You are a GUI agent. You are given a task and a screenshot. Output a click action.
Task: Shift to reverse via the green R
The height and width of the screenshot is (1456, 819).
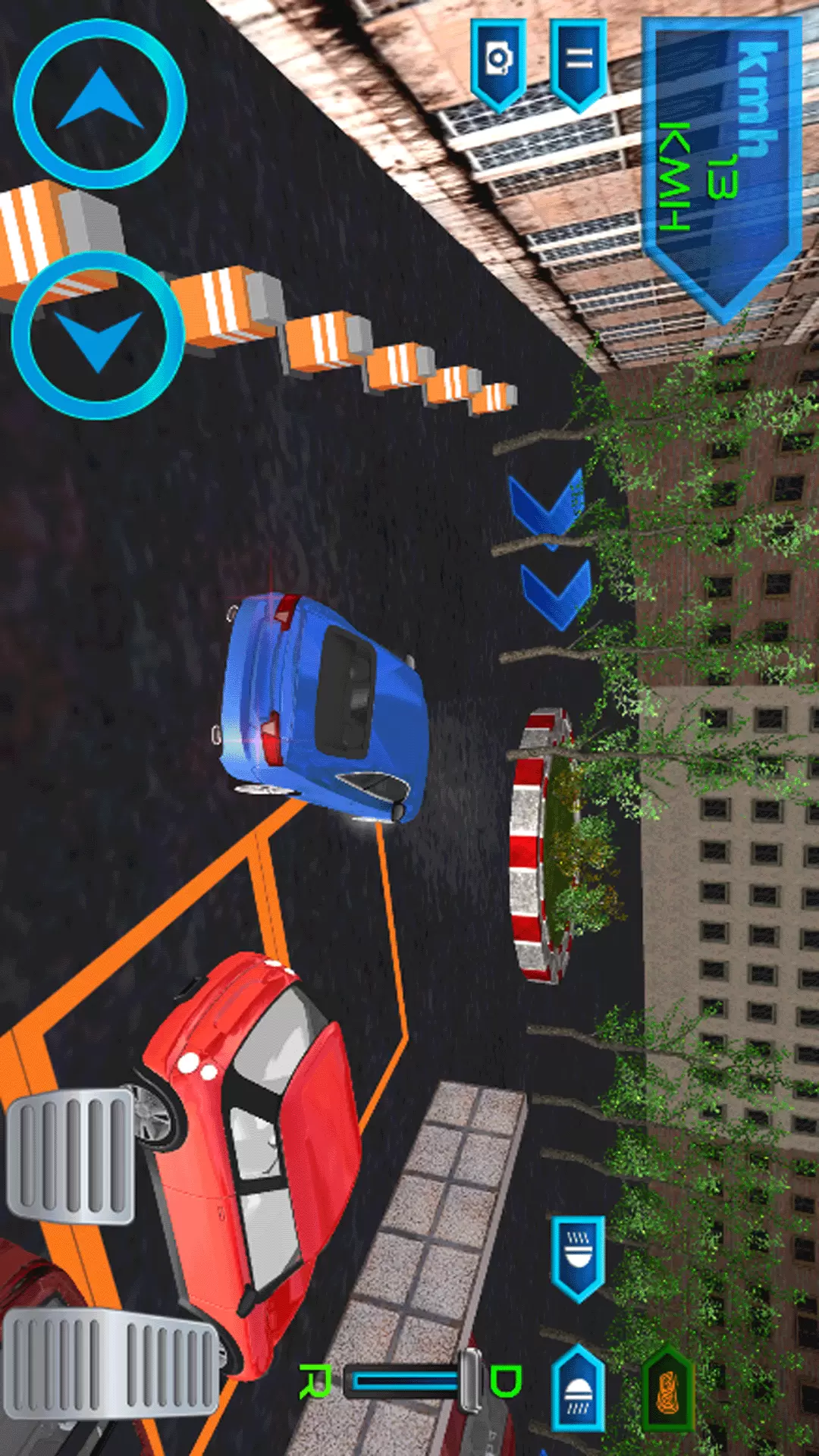coord(315,1380)
